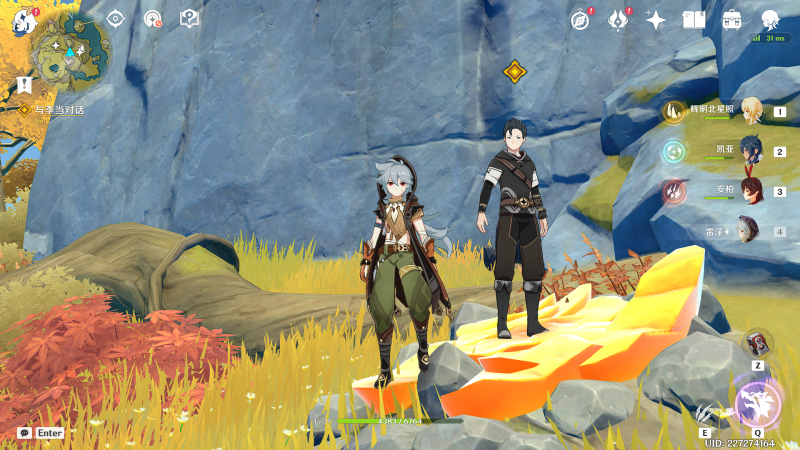The height and width of the screenshot is (450, 800).
Task: Open the tutorial question-mark book
Action: click(x=189, y=18)
